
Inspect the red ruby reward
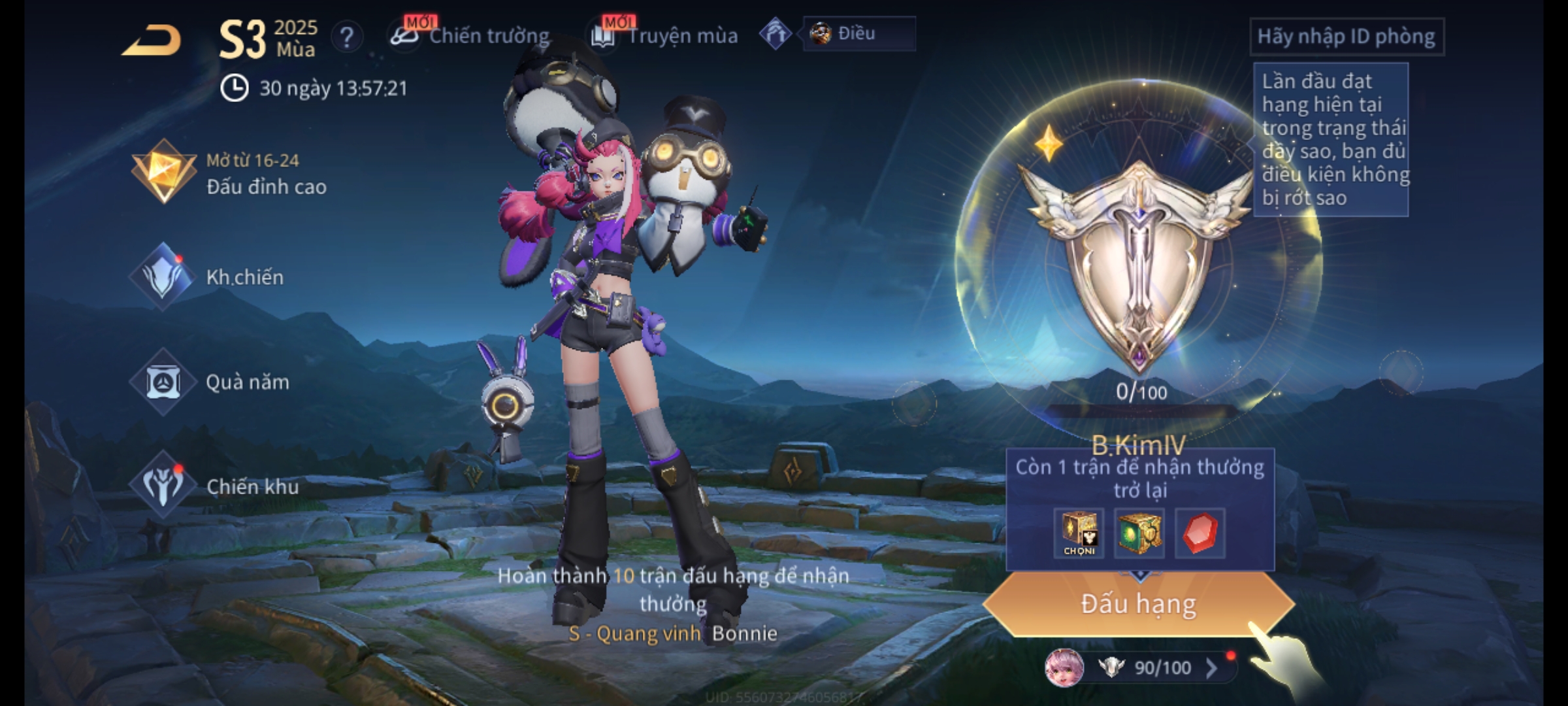coord(1200,533)
